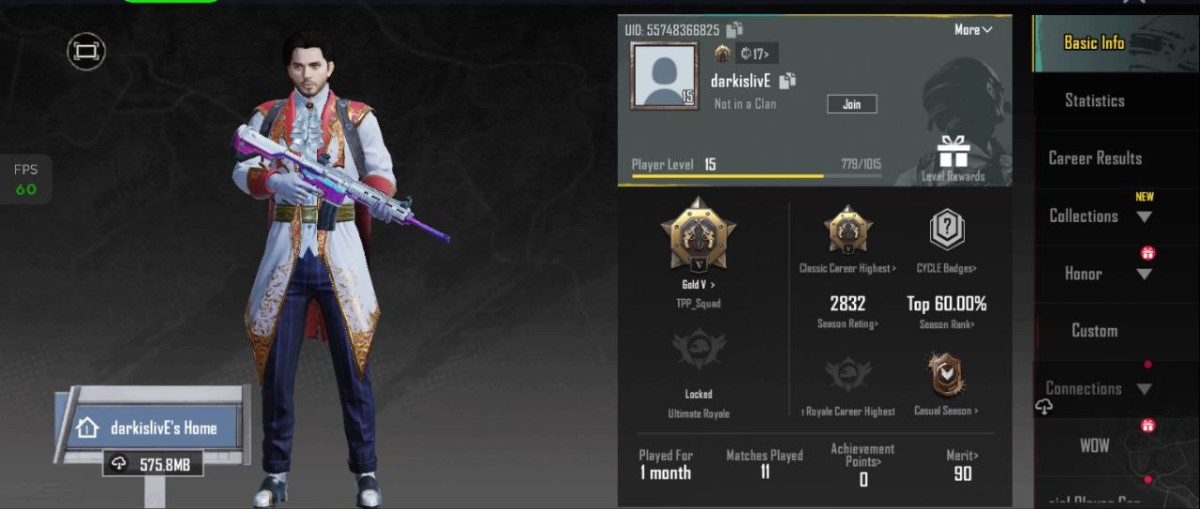
Task: Open the WOW tab
Action: click(x=1094, y=446)
